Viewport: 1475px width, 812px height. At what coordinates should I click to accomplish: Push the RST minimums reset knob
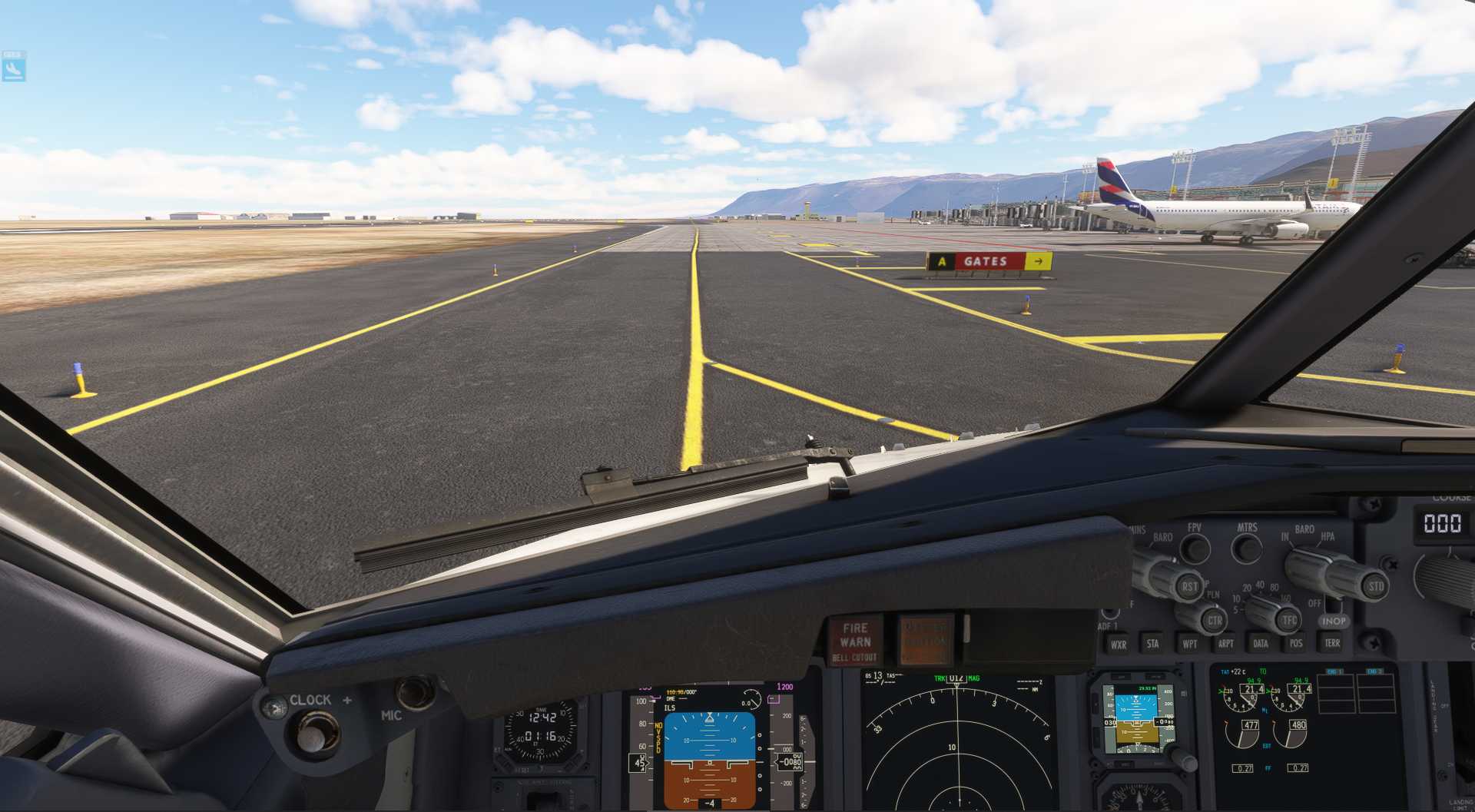click(x=1188, y=587)
